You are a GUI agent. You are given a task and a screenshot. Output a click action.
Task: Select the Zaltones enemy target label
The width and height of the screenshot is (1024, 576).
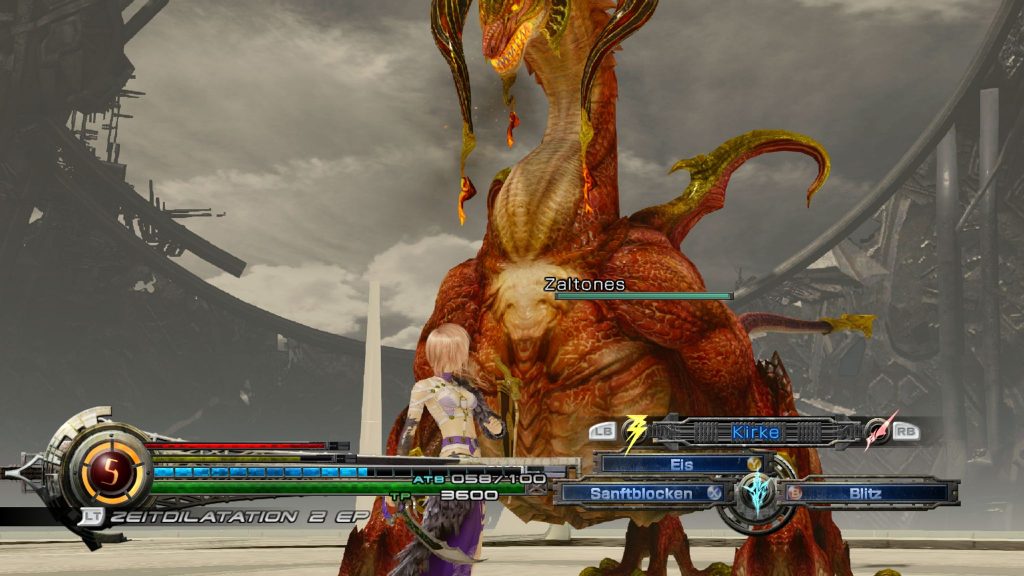pos(585,285)
